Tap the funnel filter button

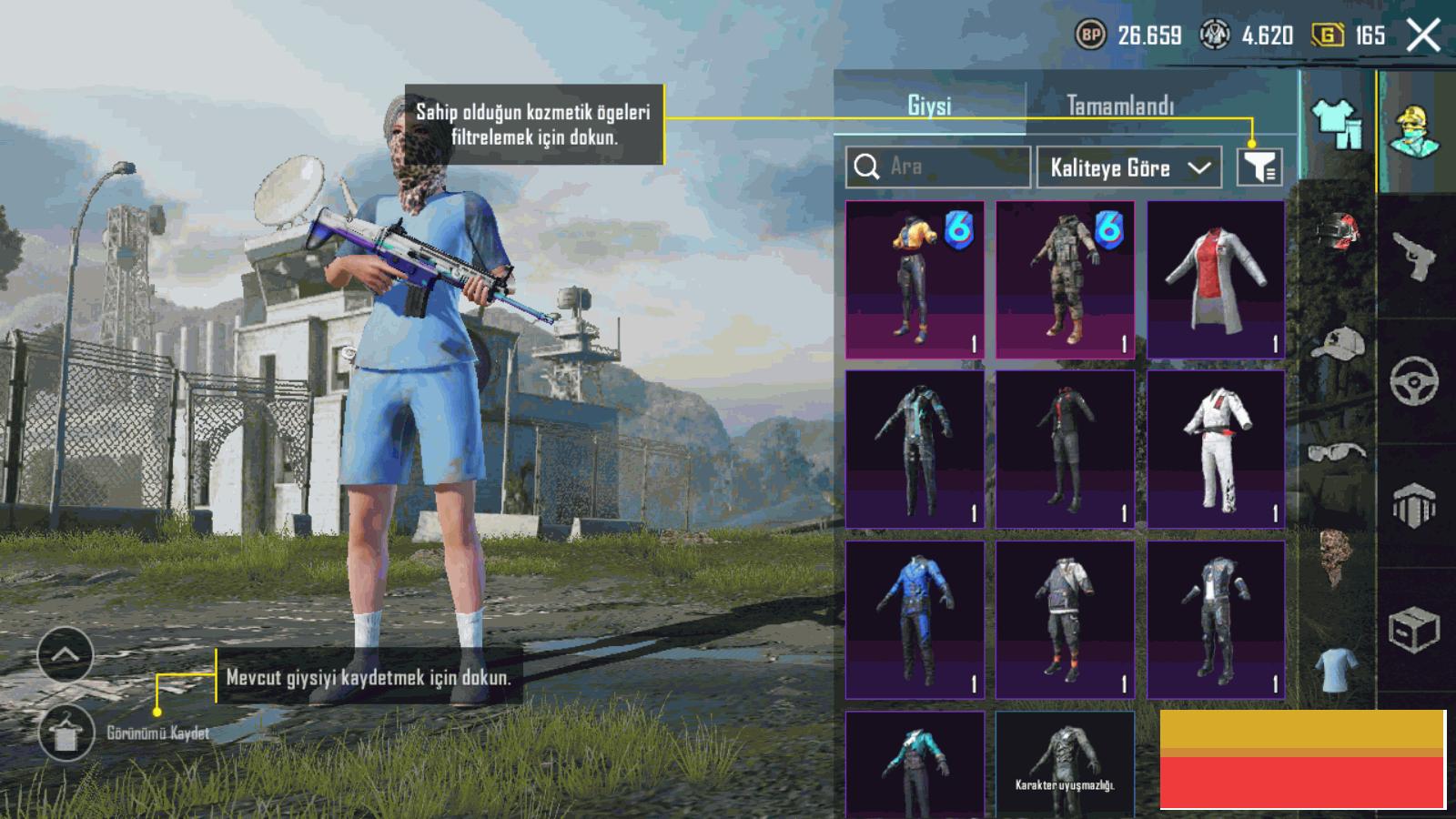point(1259,167)
